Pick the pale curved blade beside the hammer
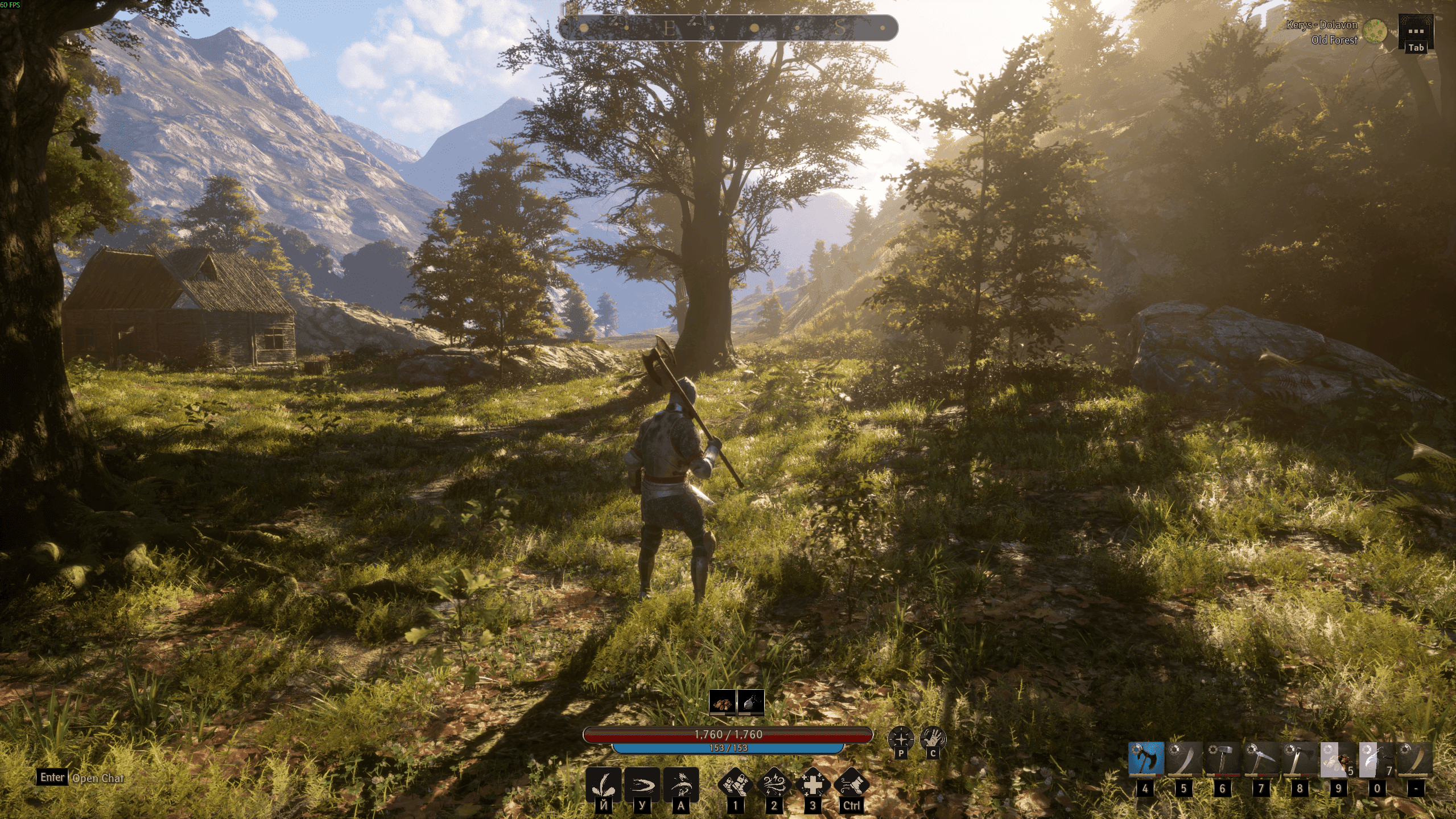This screenshot has width=1456, height=819. click(1184, 759)
